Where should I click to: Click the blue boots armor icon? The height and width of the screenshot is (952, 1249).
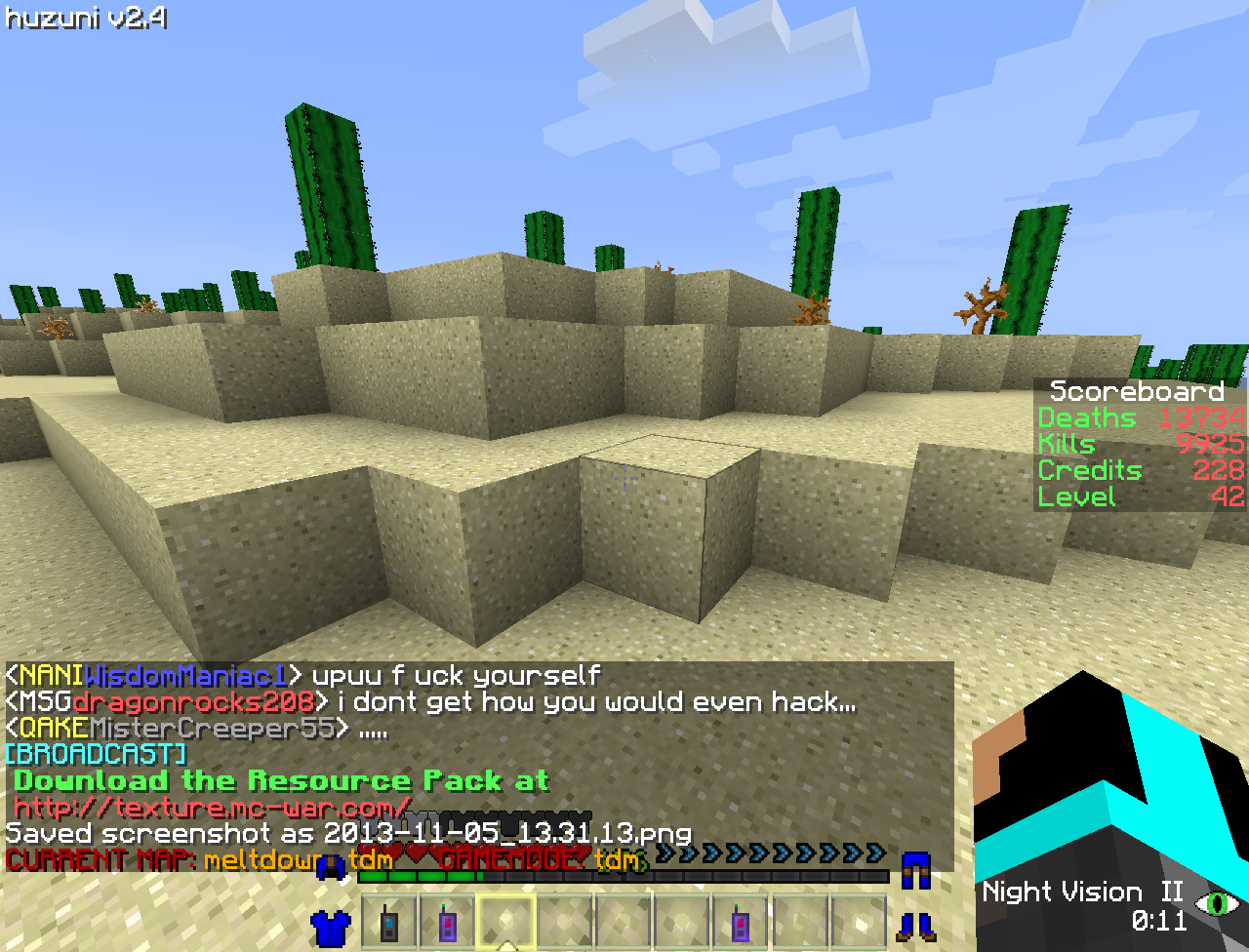pyautogui.click(x=916, y=926)
